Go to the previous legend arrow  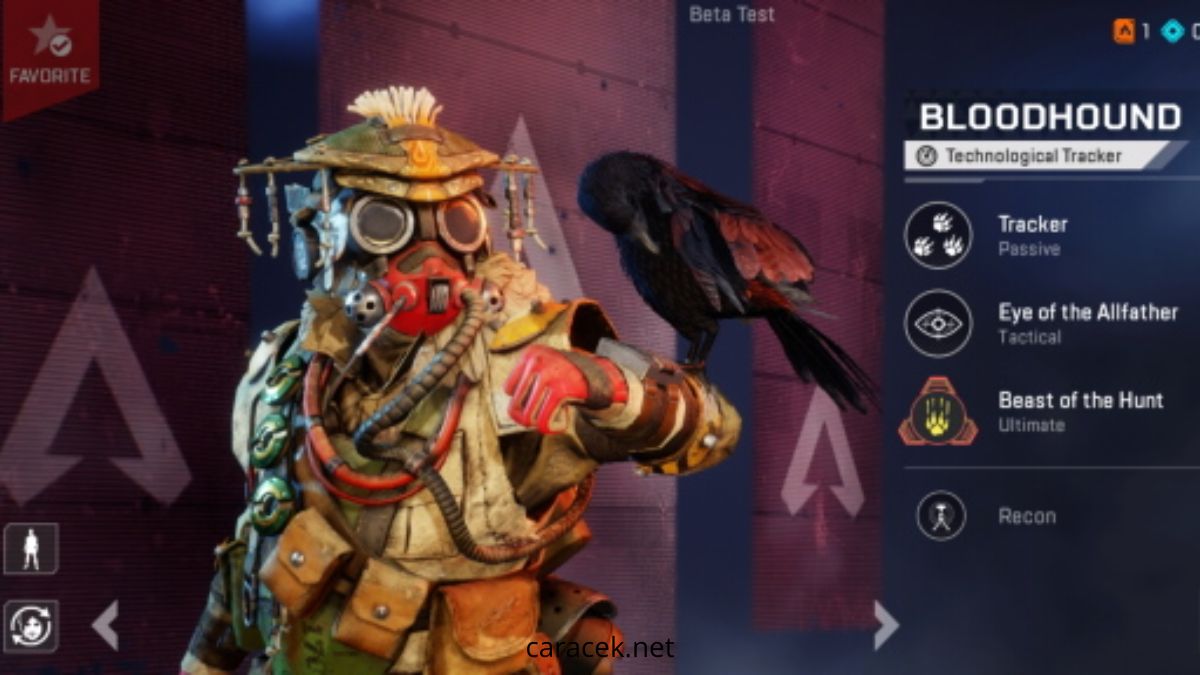pyautogui.click(x=105, y=625)
